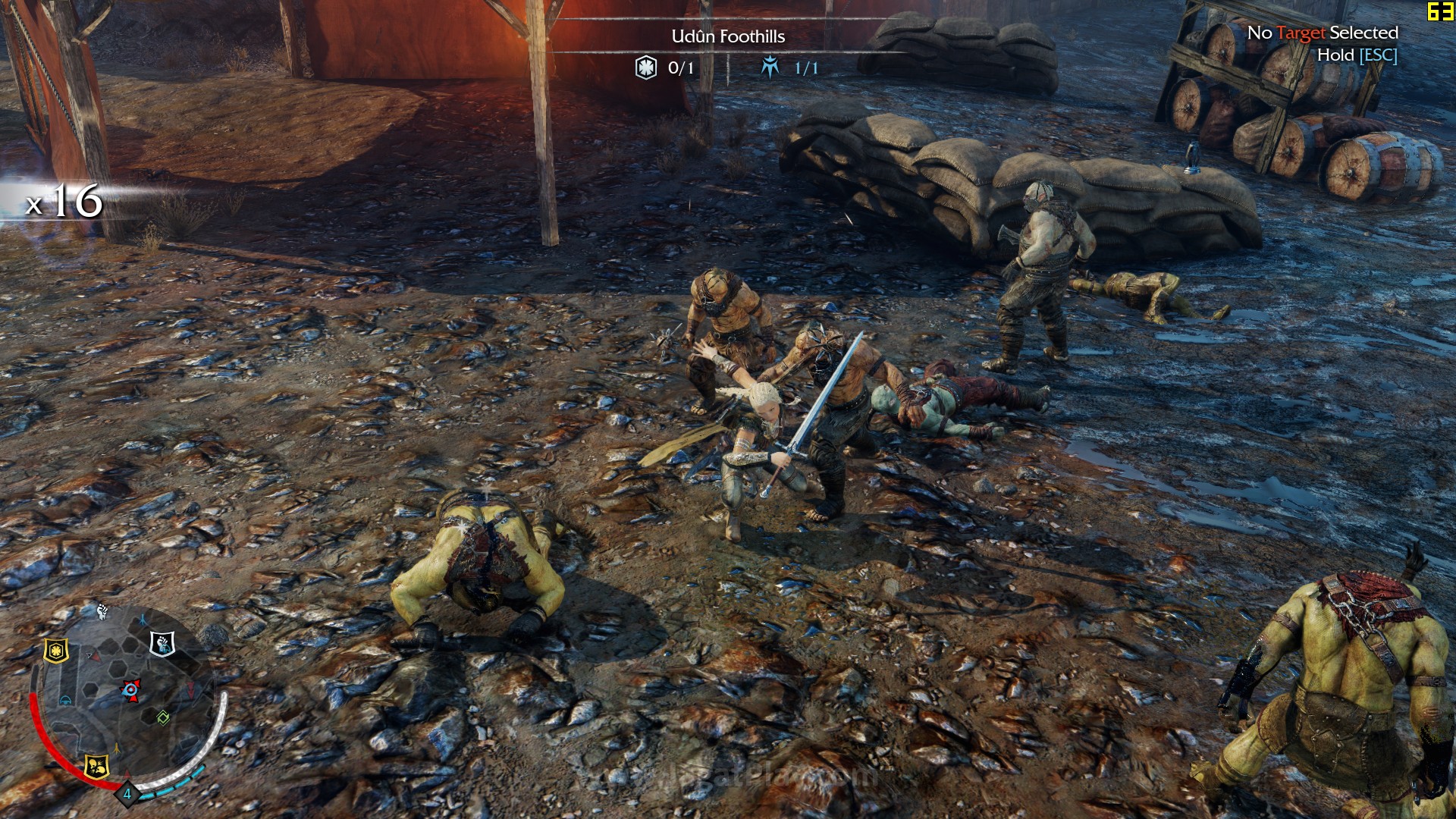Click the hexagon artifact collectible icon
1456x819 pixels.
pyautogui.click(x=645, y=67)
